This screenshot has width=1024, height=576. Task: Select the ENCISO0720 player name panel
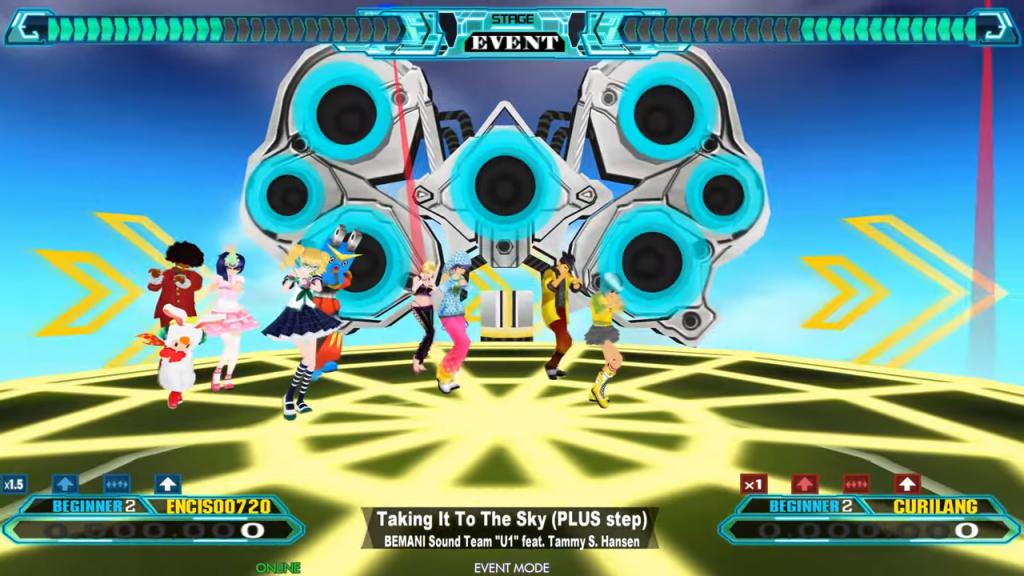pyautogui.click(x=212, y=506)
